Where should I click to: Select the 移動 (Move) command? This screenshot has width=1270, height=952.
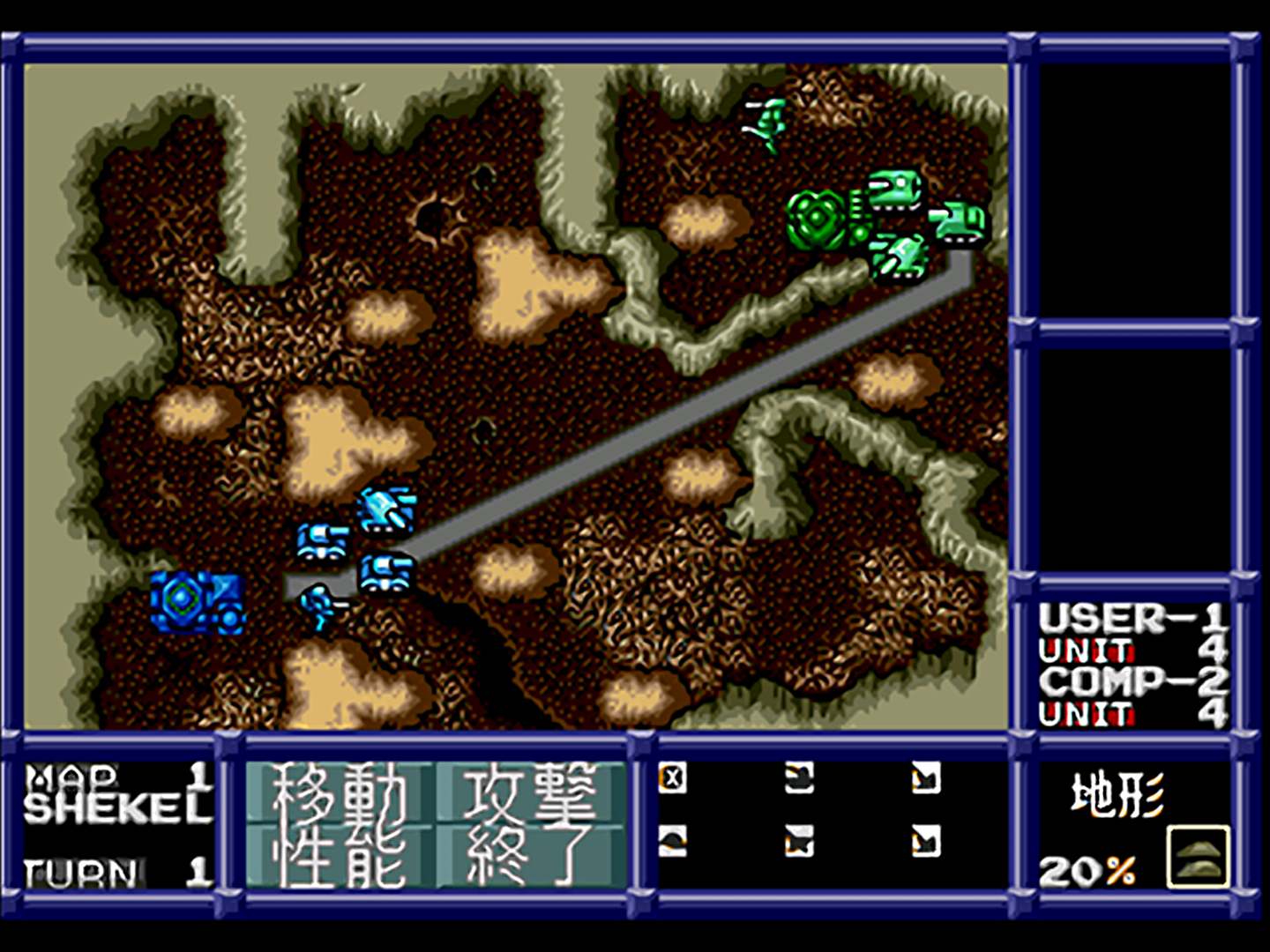point(344,798)
